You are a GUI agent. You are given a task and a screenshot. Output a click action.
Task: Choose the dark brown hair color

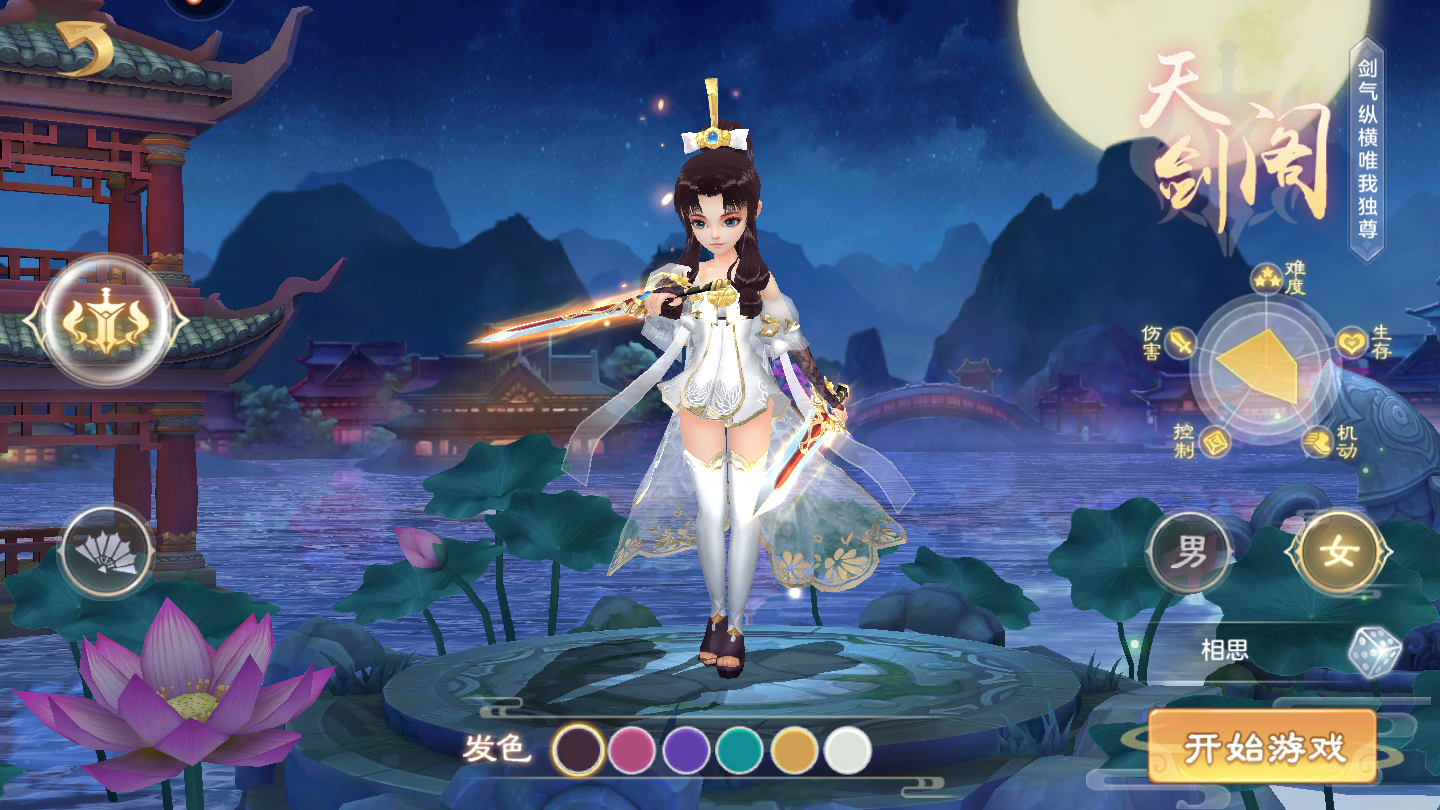[x=579, y=750]
